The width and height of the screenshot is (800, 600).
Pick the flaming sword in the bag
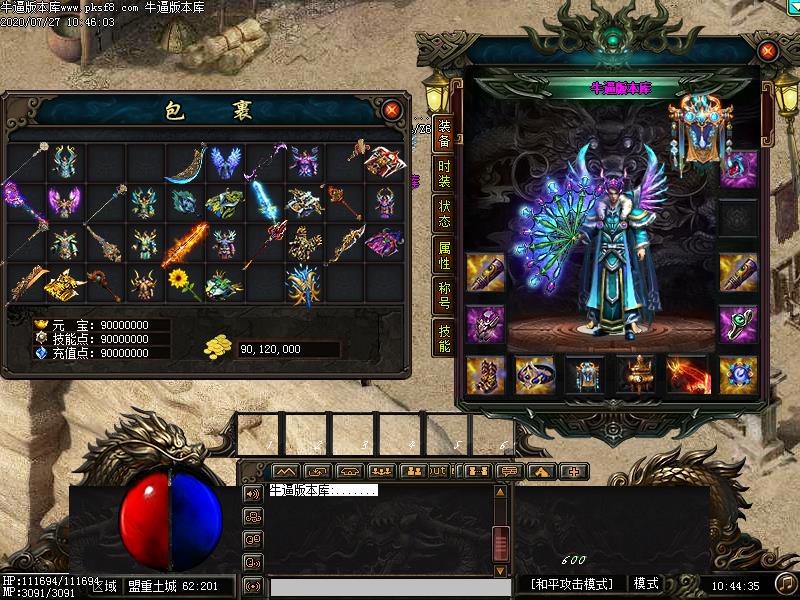(186, 243)
